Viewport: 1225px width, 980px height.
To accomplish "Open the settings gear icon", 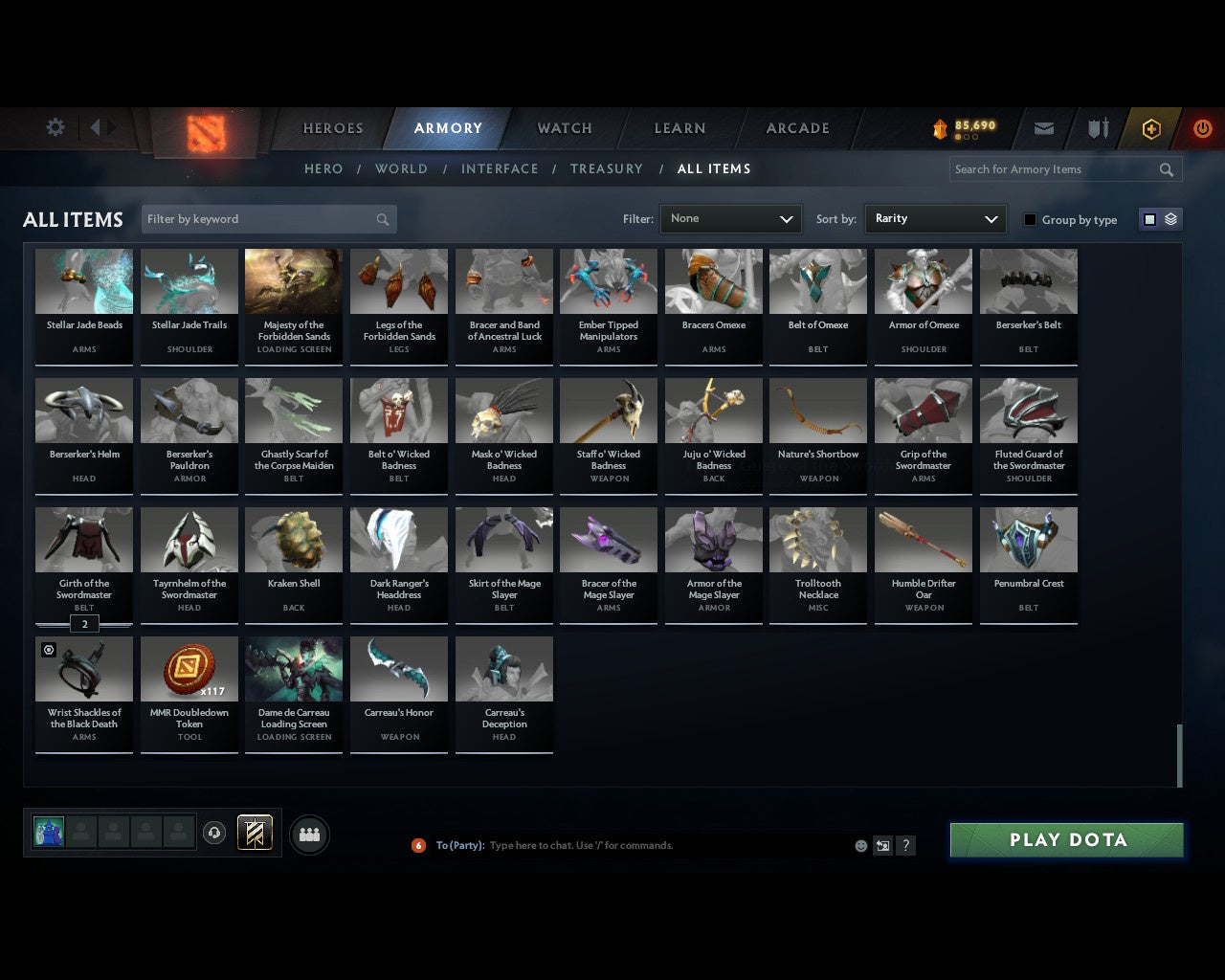I will pos(55,126).
